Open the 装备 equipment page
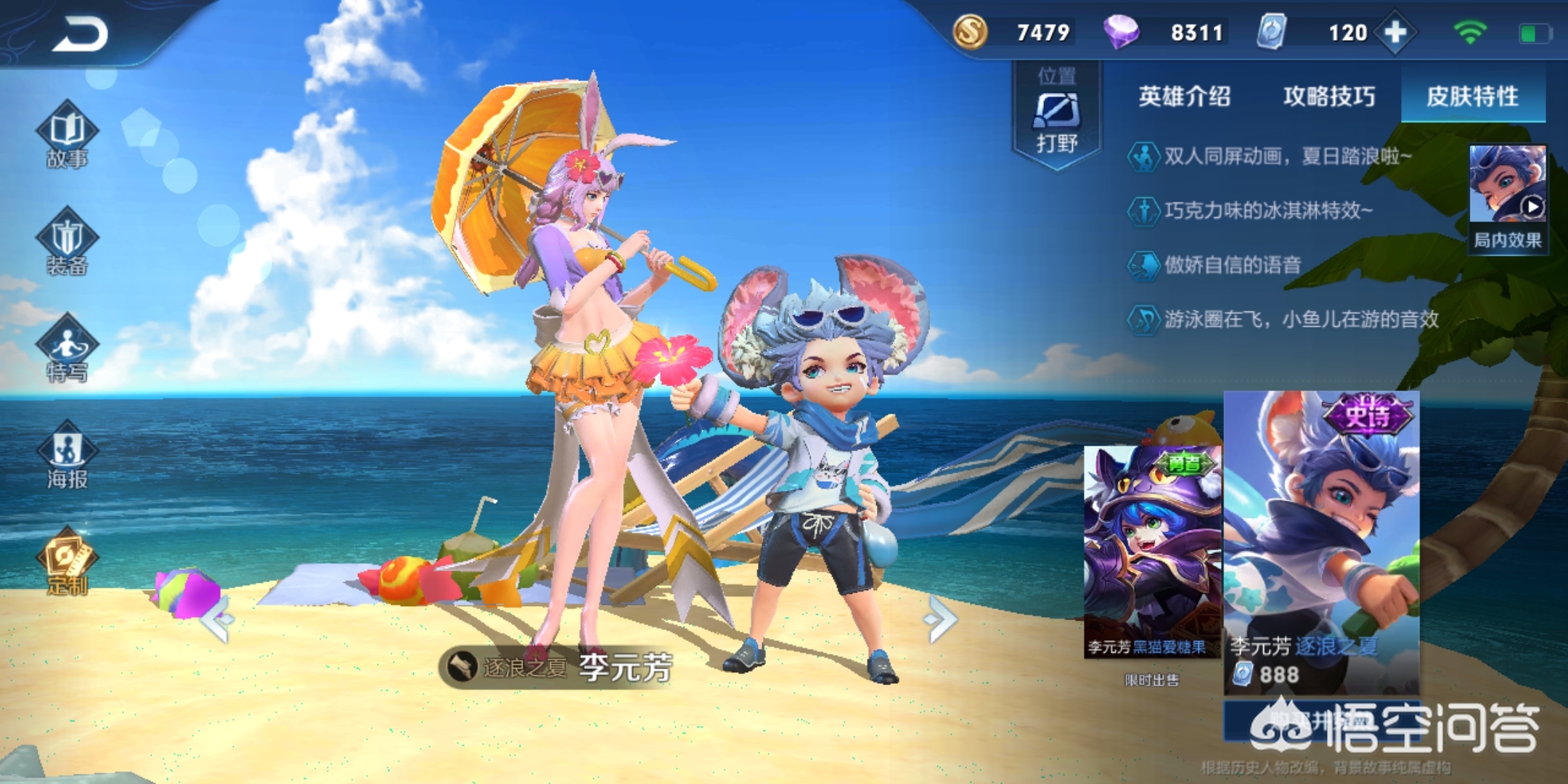The height and width of the screenshot is (784, 1568). [x=67, y=243]
